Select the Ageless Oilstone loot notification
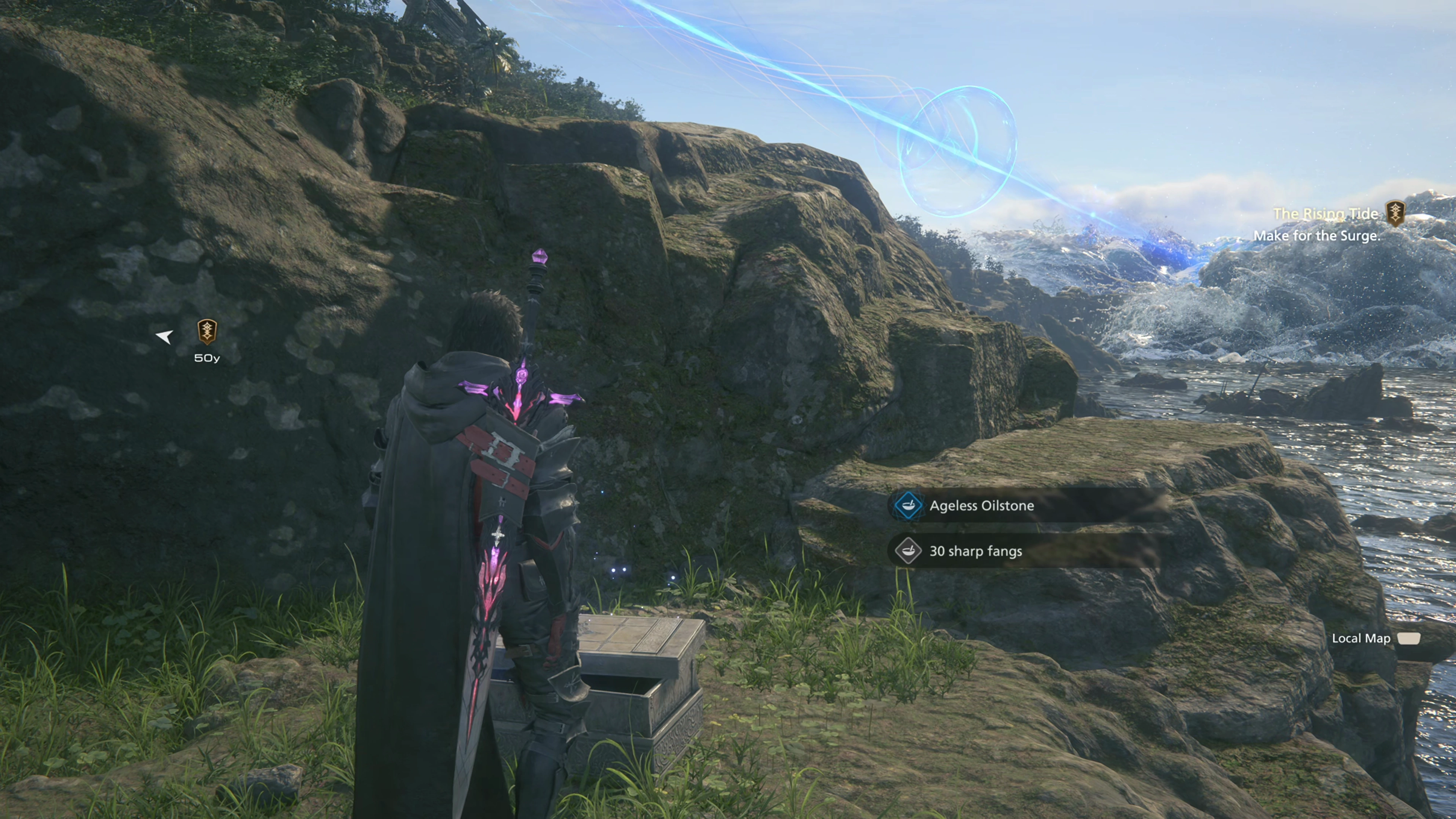The height and width of the screenshot is (819, 1456). click(981, 505)
